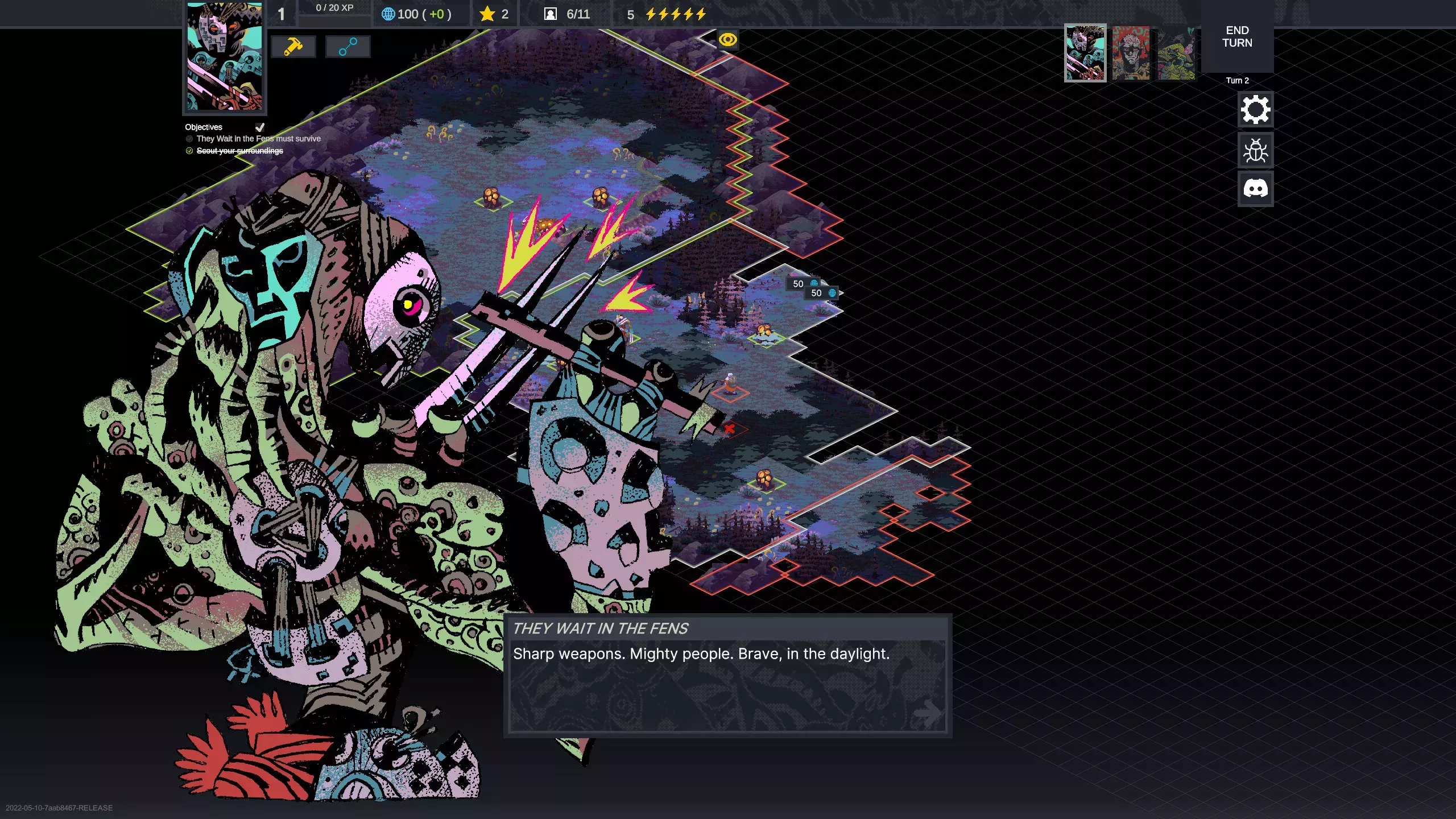Open the Discord link button
Screen dimensions: 1456x819
pos(1255,188)
